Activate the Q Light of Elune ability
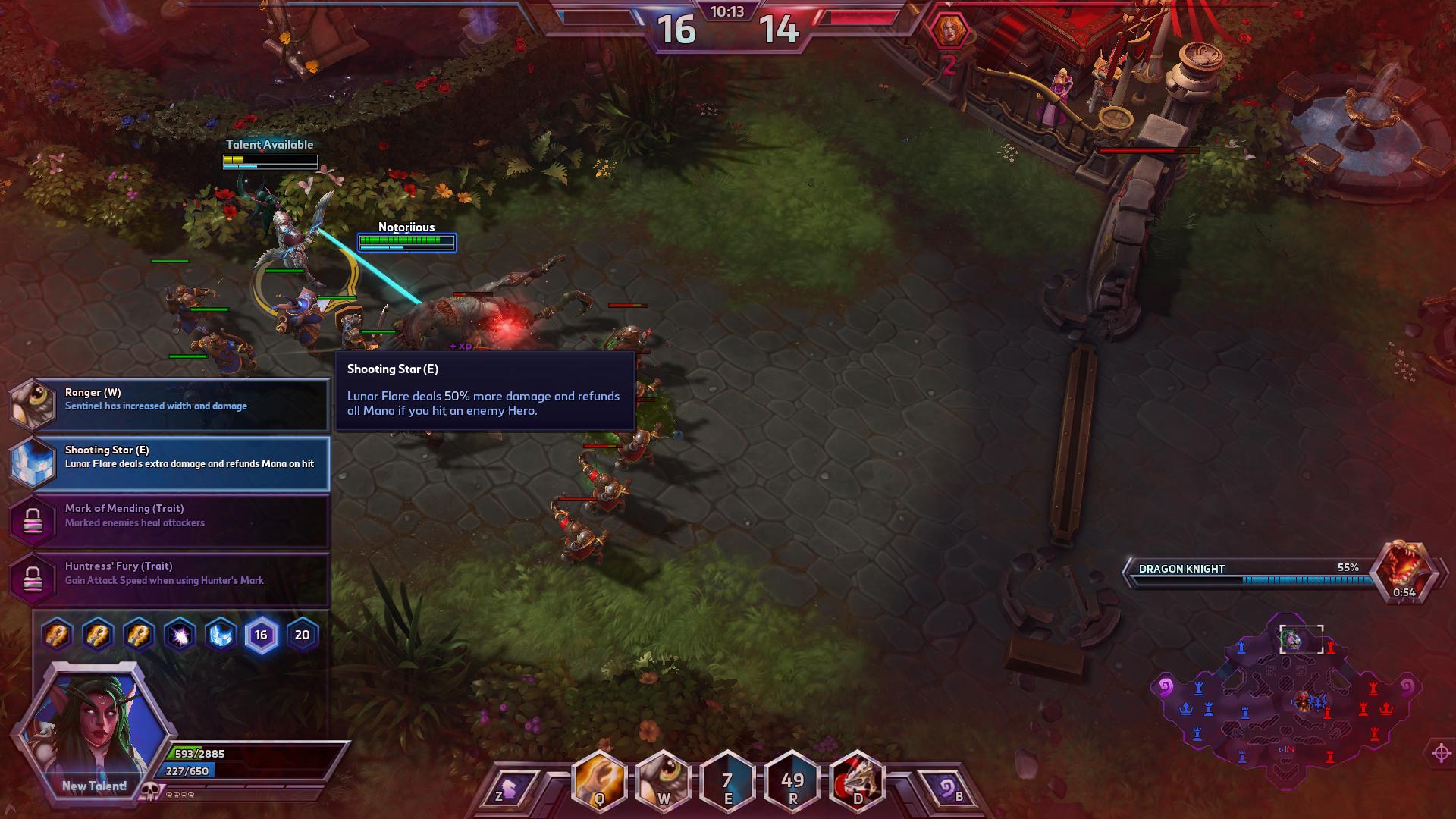The image size is (1456, 819). coord(599,781)
